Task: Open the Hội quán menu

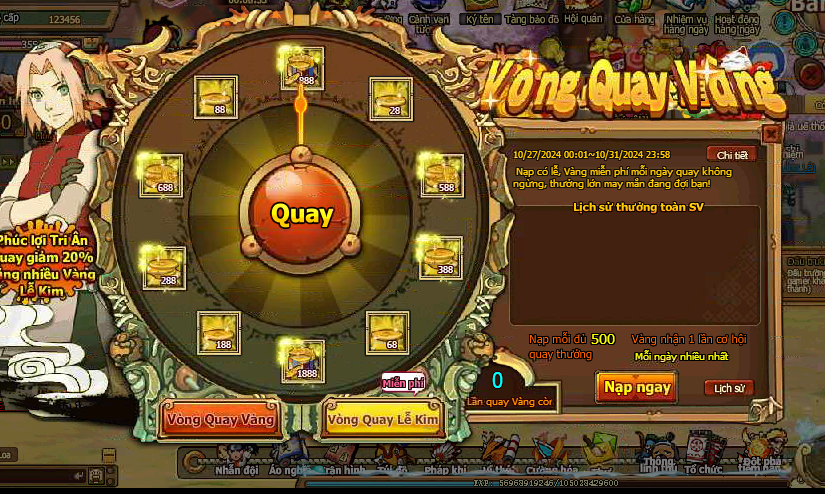Action: pyautogui.click(x=582, y=15)
